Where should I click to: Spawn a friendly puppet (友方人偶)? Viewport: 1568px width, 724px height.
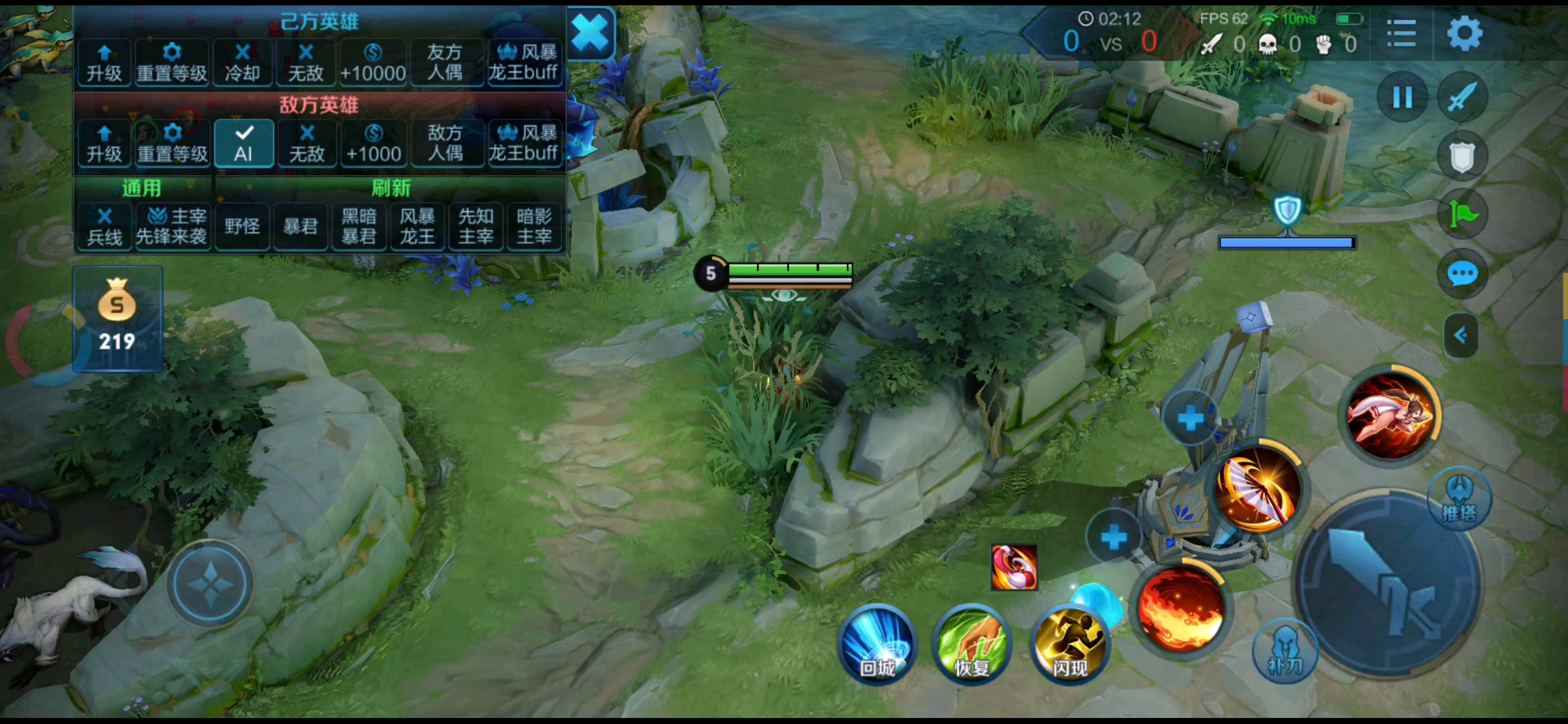pyautogui.click(x=445, y=63)
